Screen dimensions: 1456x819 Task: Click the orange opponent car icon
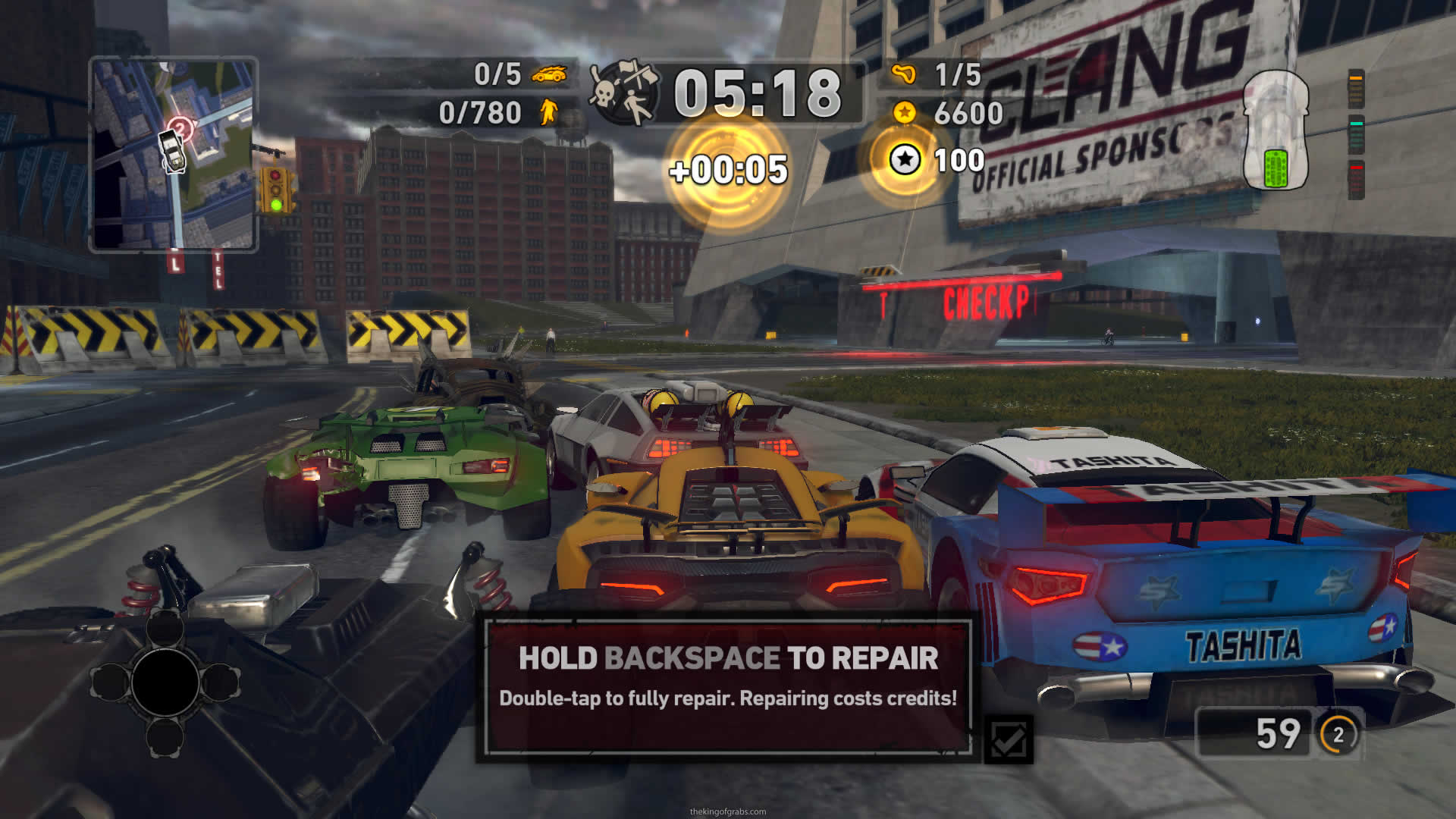(549, 74)
